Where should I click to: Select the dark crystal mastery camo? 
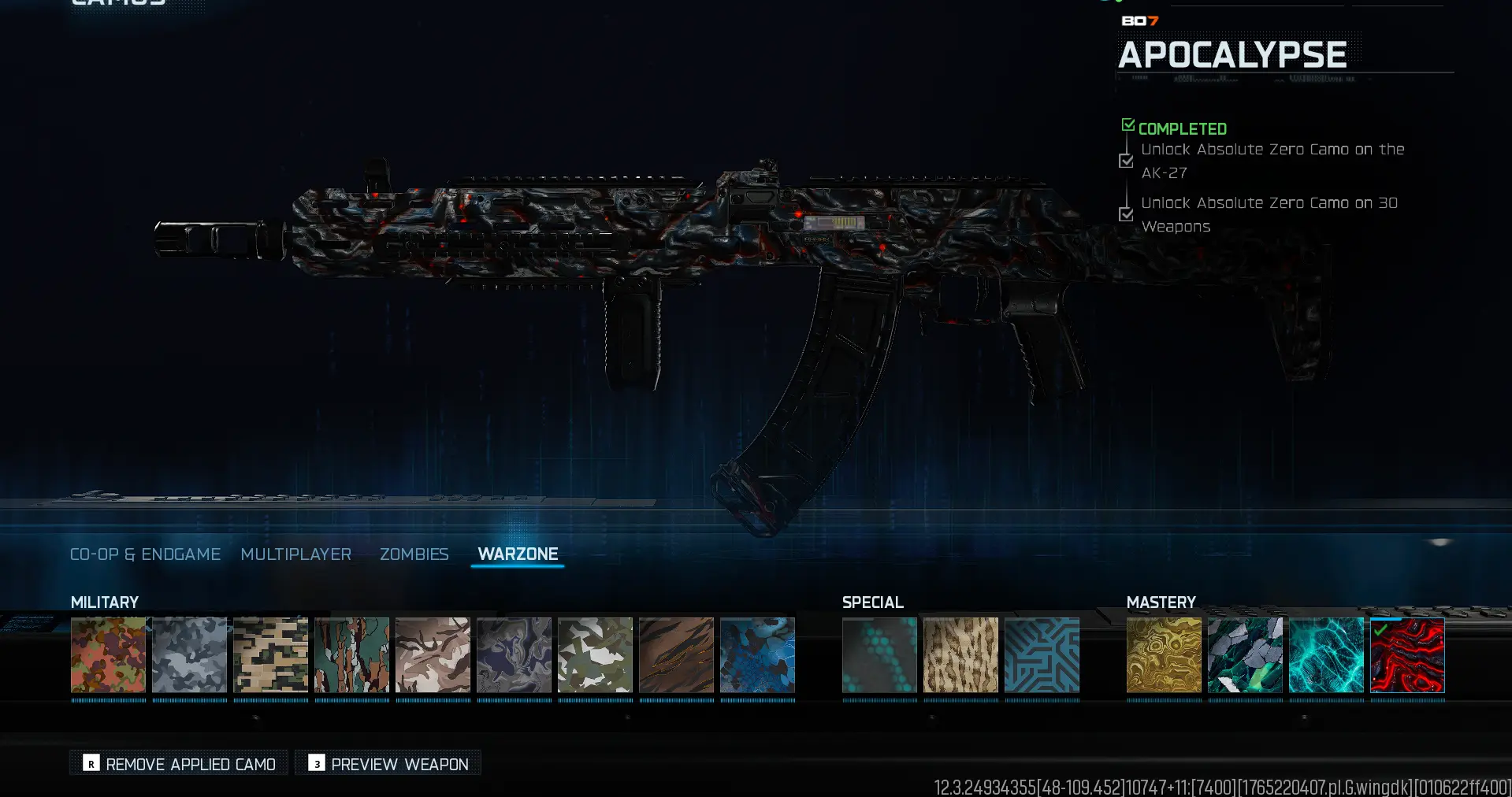(x=1246, y=656)
